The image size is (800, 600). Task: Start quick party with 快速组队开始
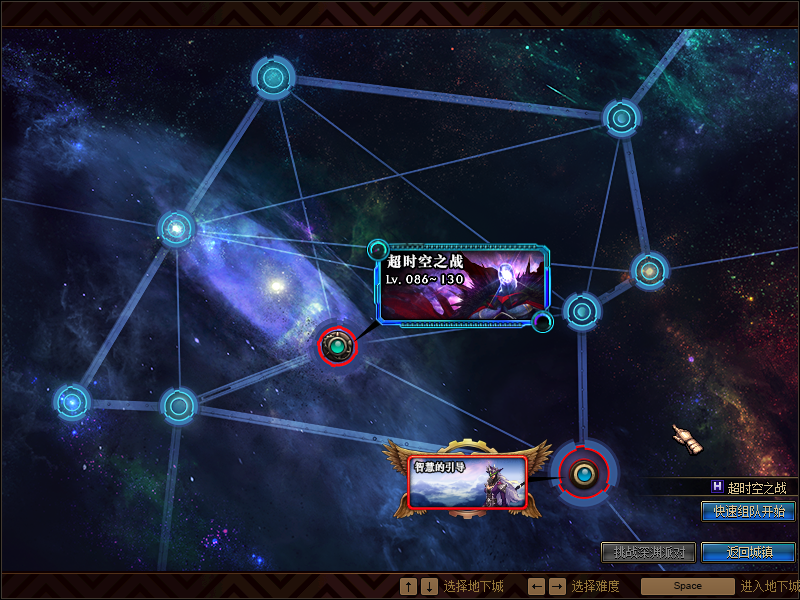[748, 511]
